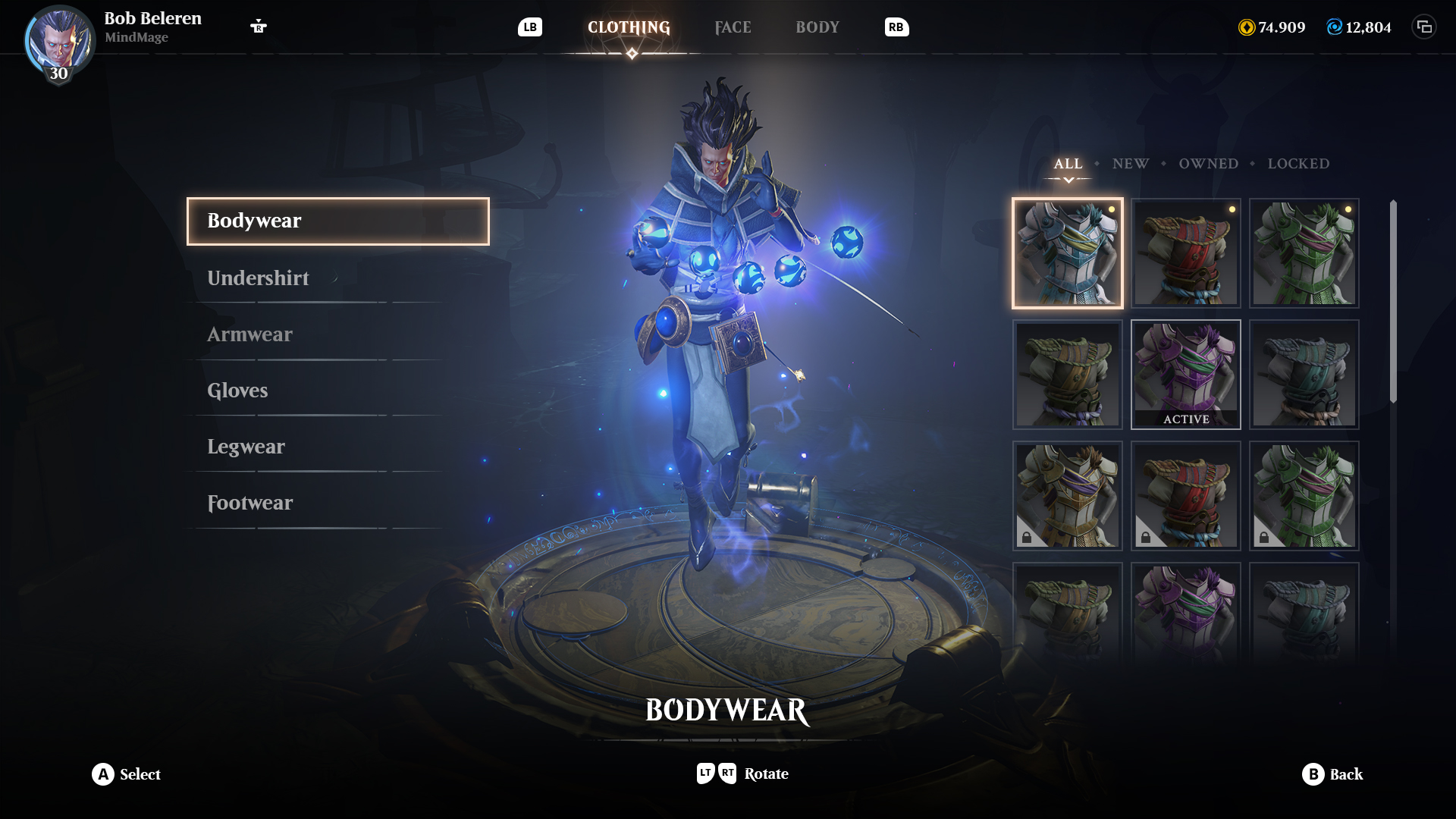Image resolution: width=1456 pixels, height=819 pixels.
Task: Click Bob Beleren's character portrait
Action: [x=59, y=42]
